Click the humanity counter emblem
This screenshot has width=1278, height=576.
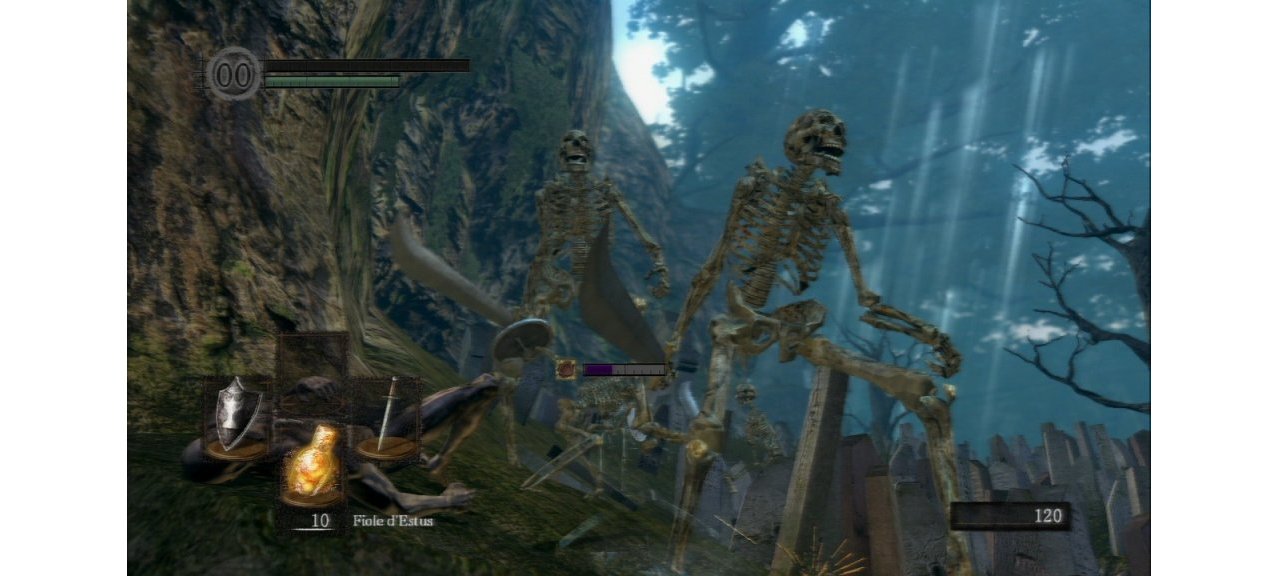(233, 74)
